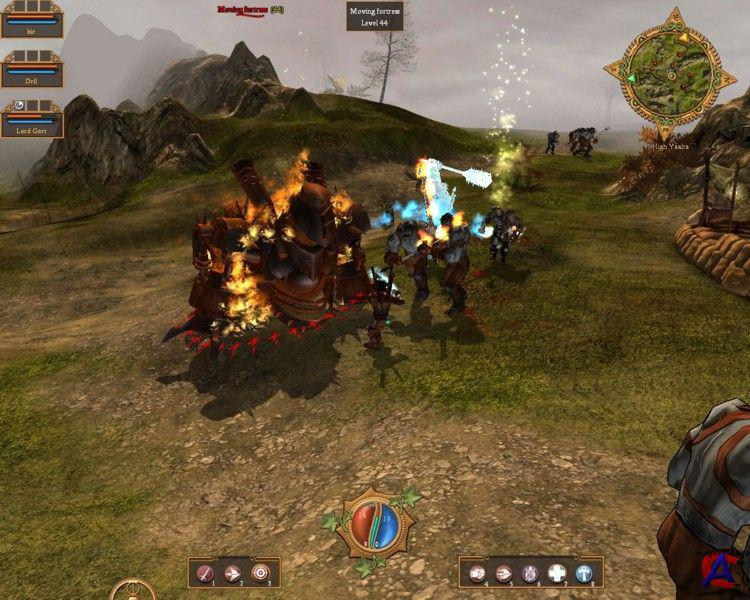Image resolution: width=750 pixels, height=600 pixels.
Task: Trigger the red skill in slot 5
Action: pyautogui.click(x=504, y=573)
